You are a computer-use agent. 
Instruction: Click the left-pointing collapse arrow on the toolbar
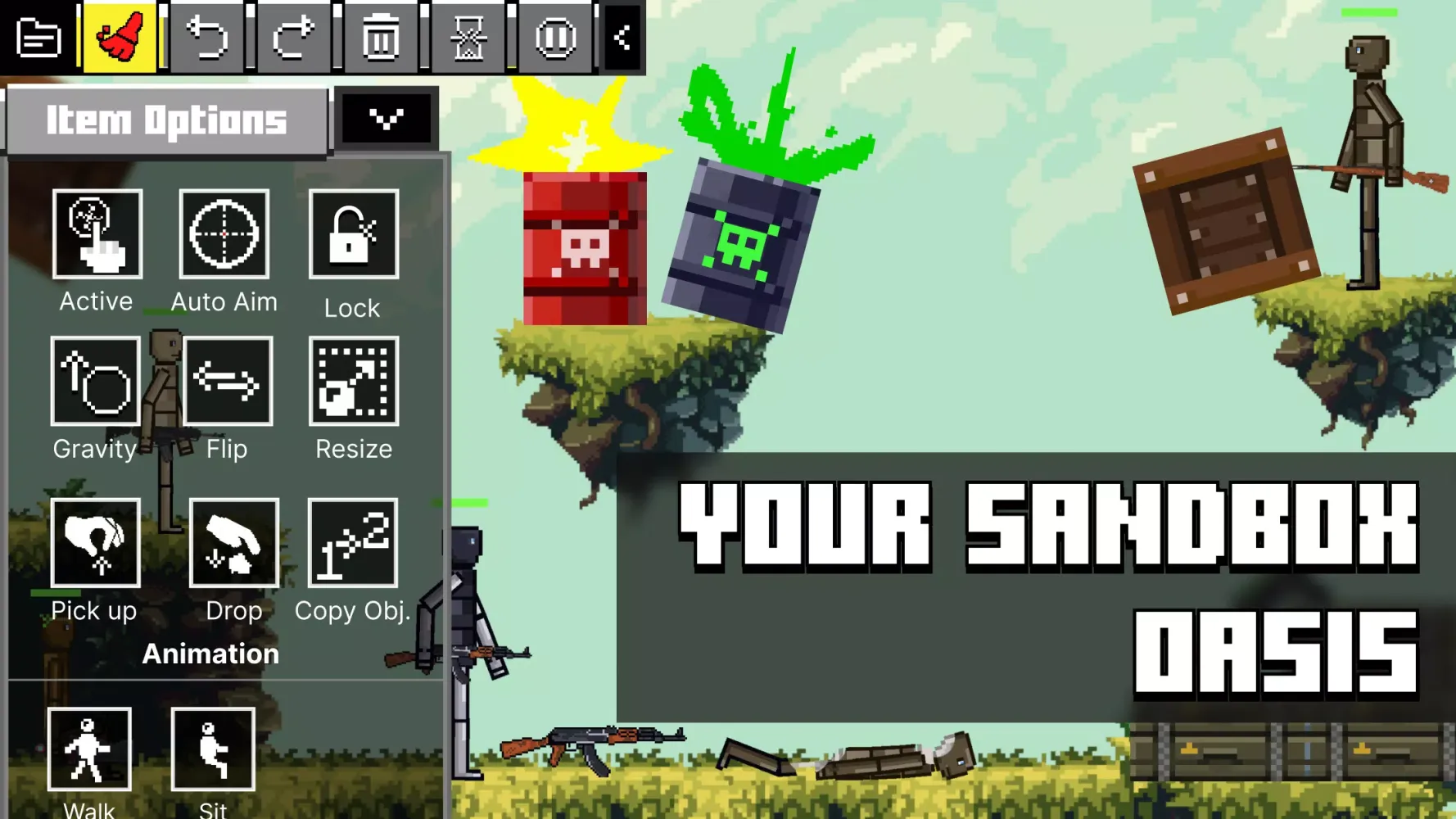coord(622,37)
